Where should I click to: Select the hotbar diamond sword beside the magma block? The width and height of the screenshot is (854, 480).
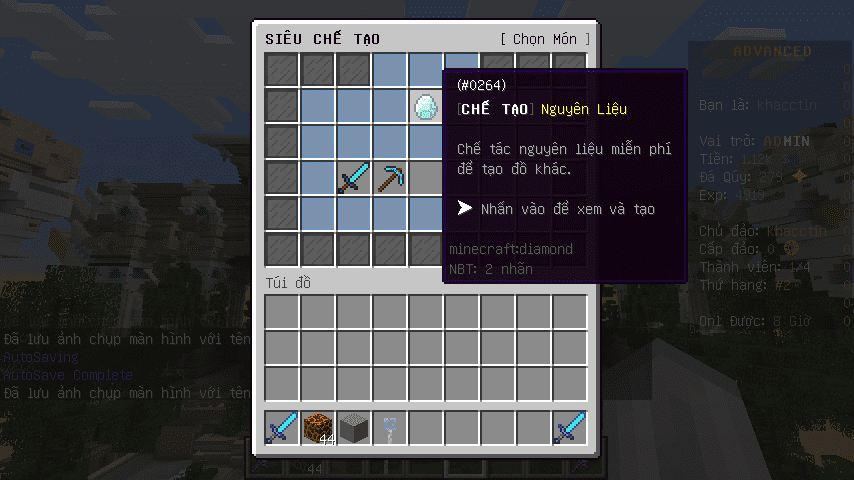282,428
